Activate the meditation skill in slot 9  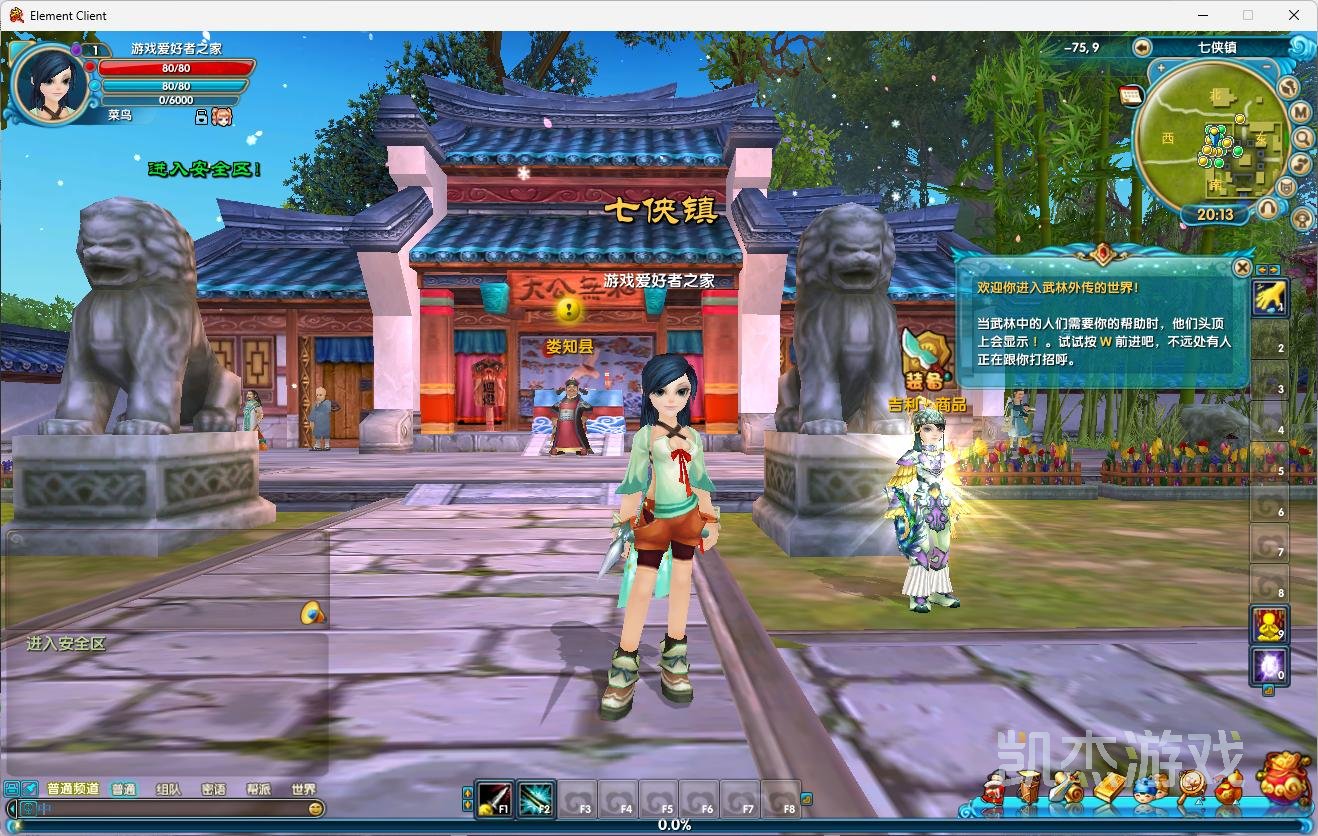(x=1270, y=625)
